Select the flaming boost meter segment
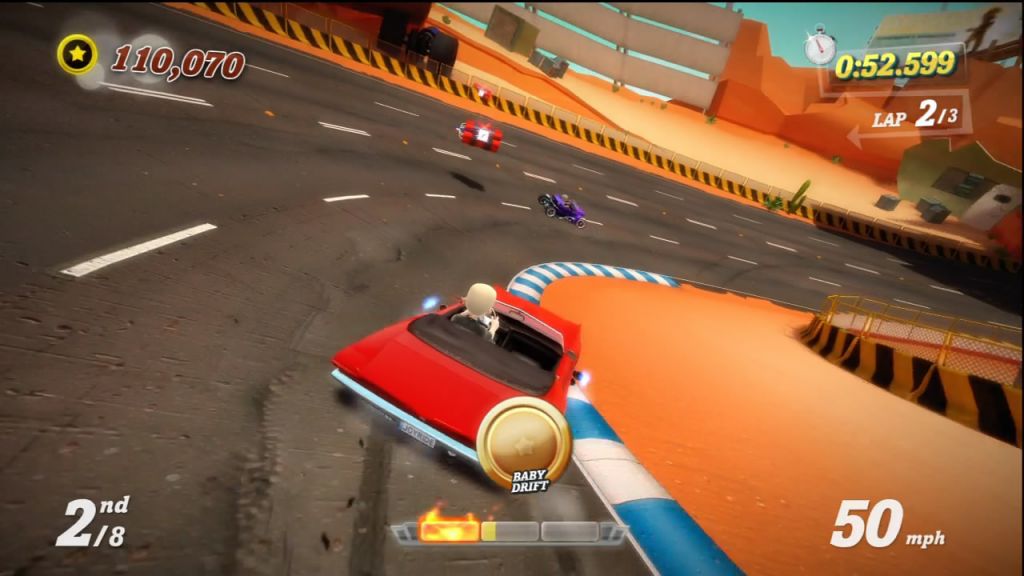Image resolution: width=1024 pixels, height=576 pixels. coord(448,527)
